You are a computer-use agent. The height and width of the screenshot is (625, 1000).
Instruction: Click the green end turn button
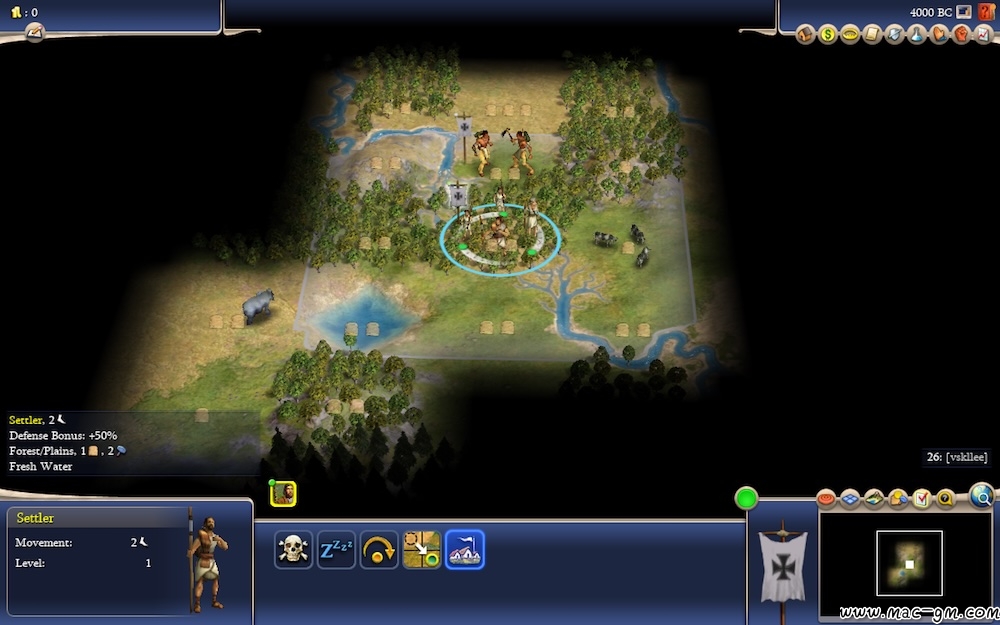point(746,498)
